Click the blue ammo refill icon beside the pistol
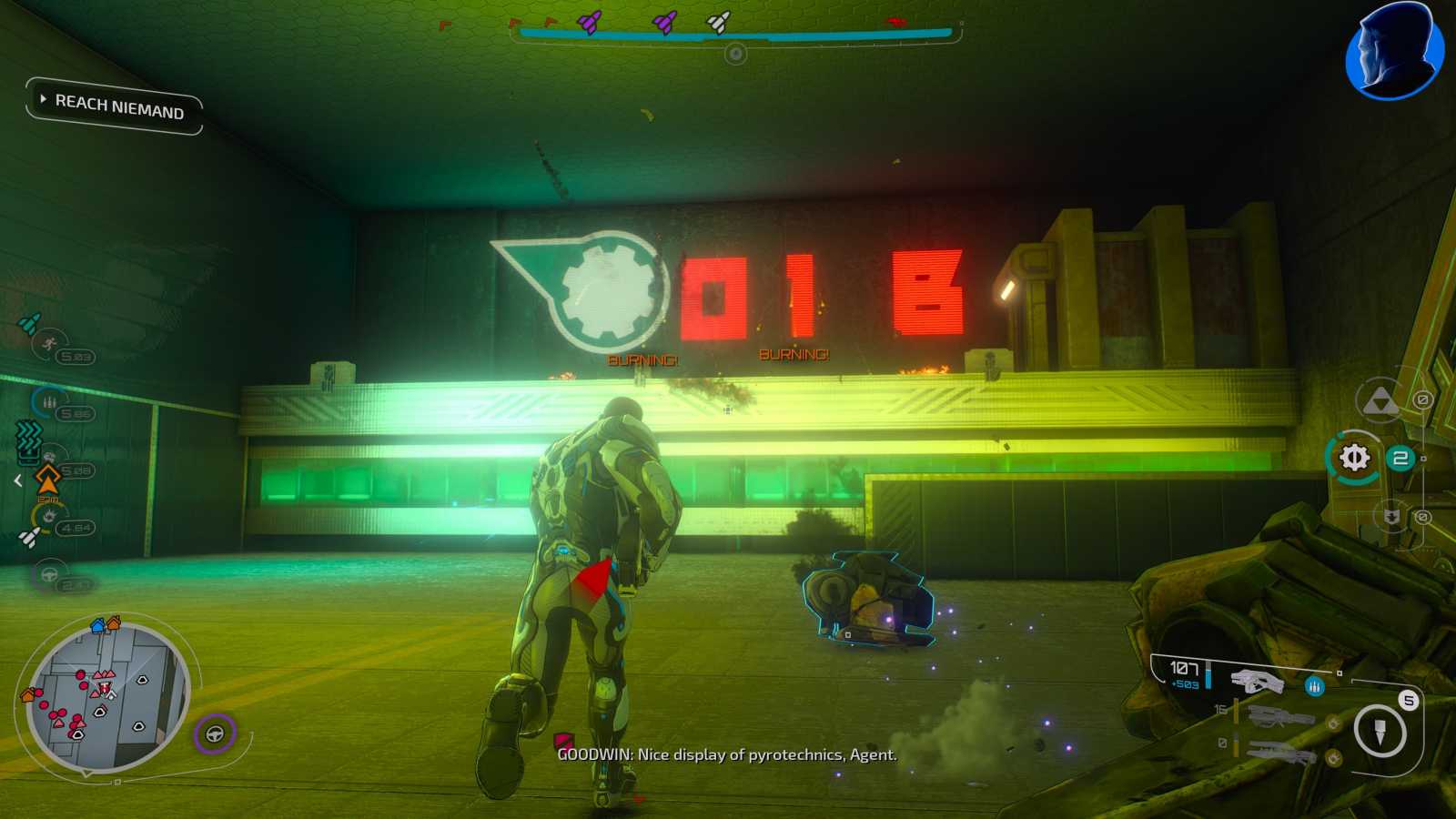This screenshot has height=819, width=1456. (x=1313, y=687)
